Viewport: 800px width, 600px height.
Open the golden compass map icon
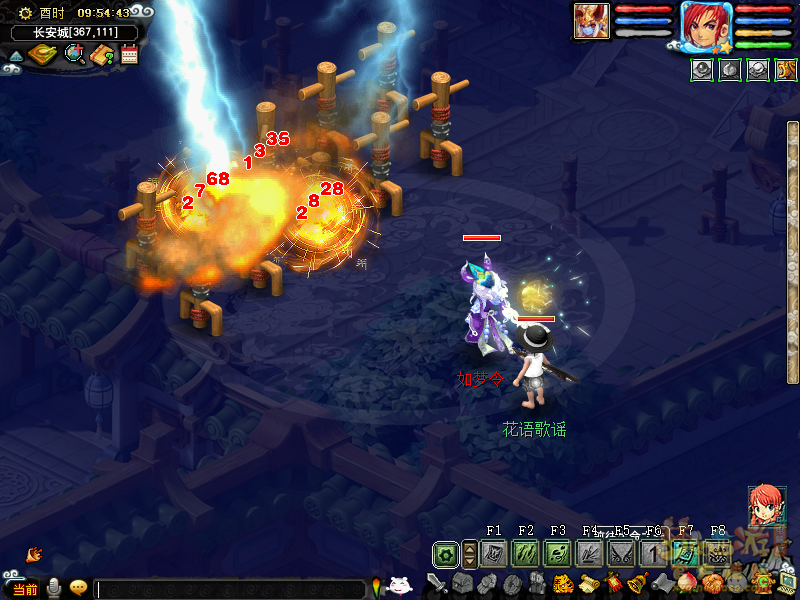pyautogui.click(x=42, y=54)
